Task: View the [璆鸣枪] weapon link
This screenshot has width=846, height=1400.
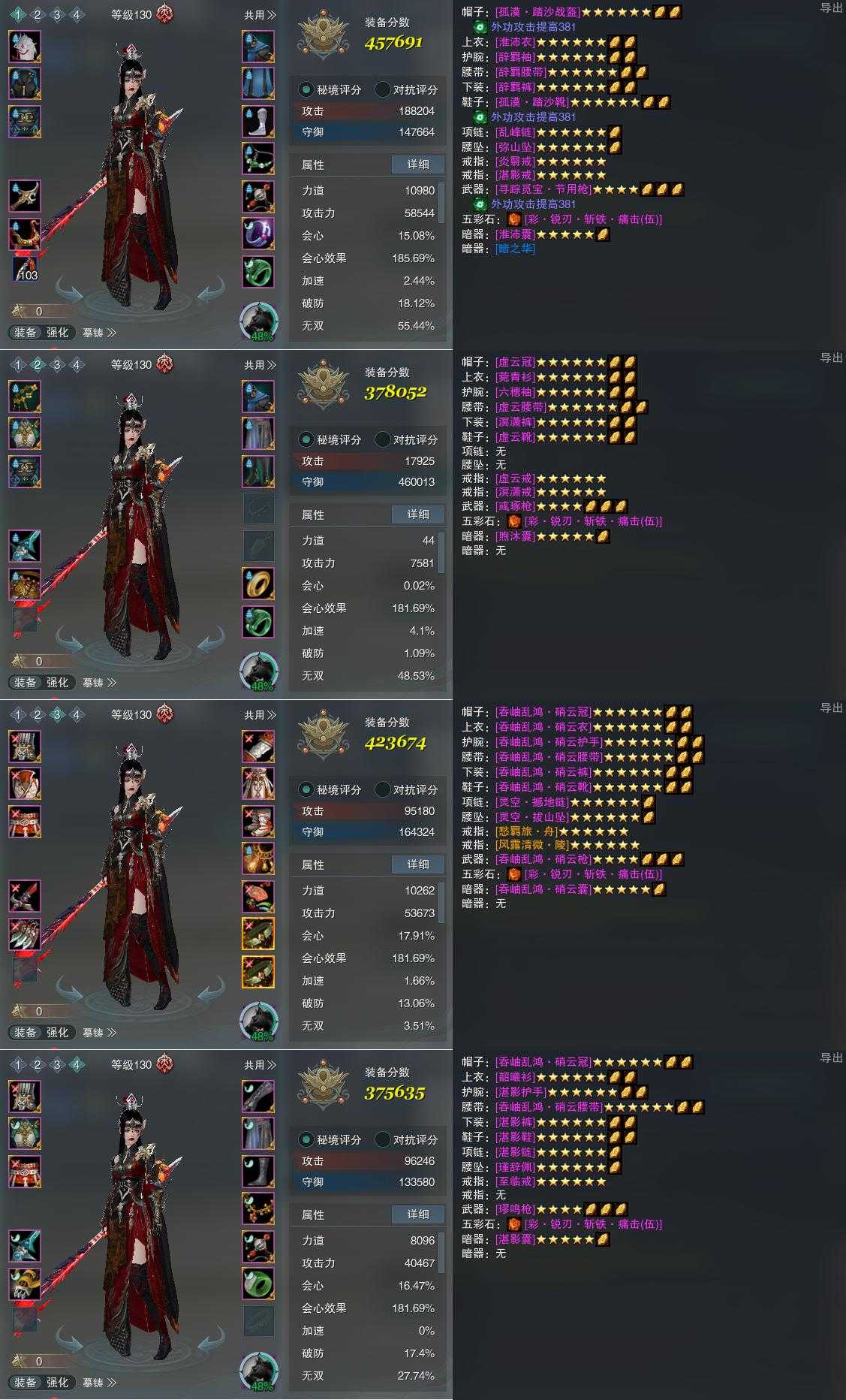Action: 515,1209
